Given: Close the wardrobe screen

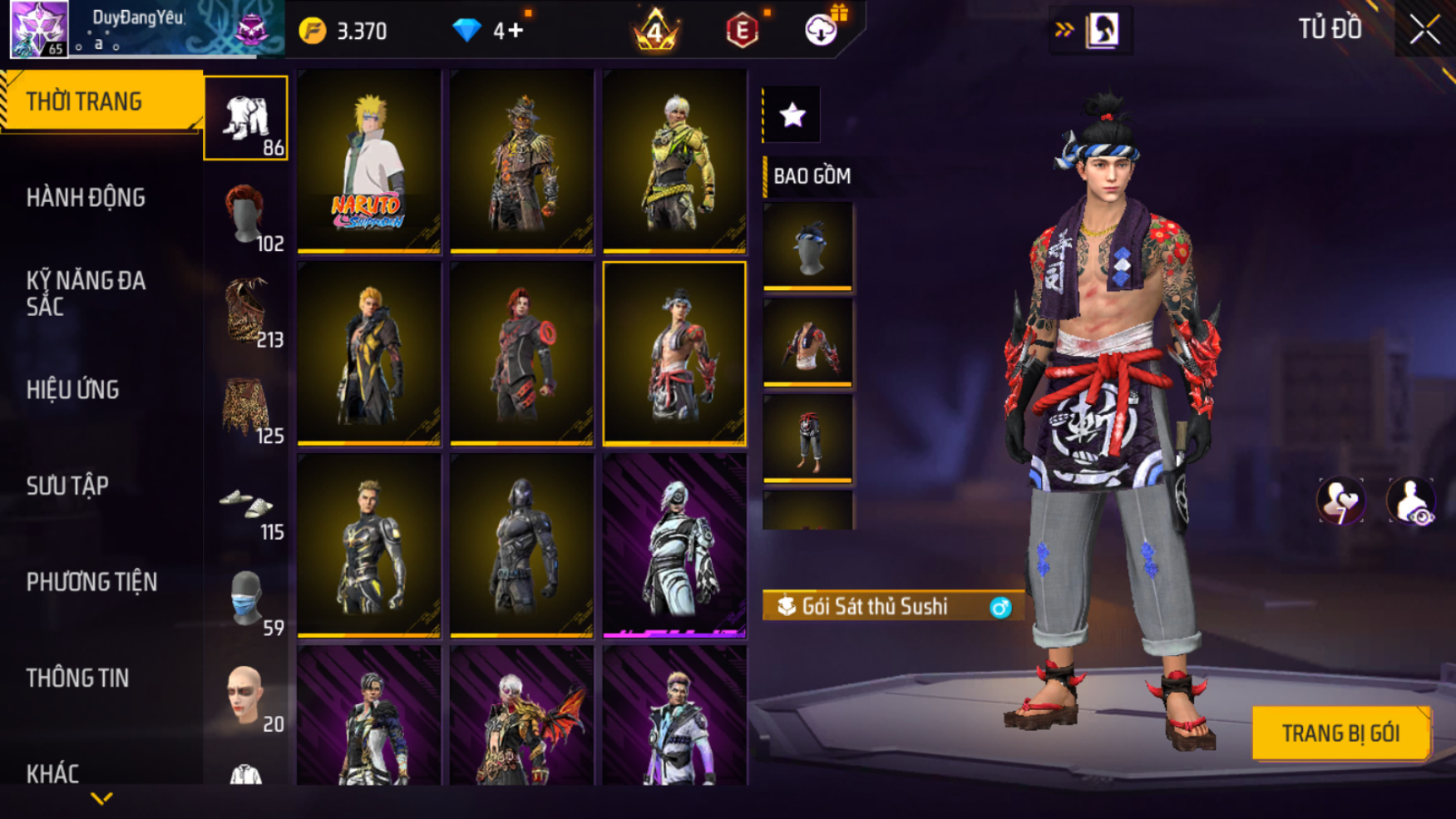Looking at the screenshot, I should tap(1424, 30).
